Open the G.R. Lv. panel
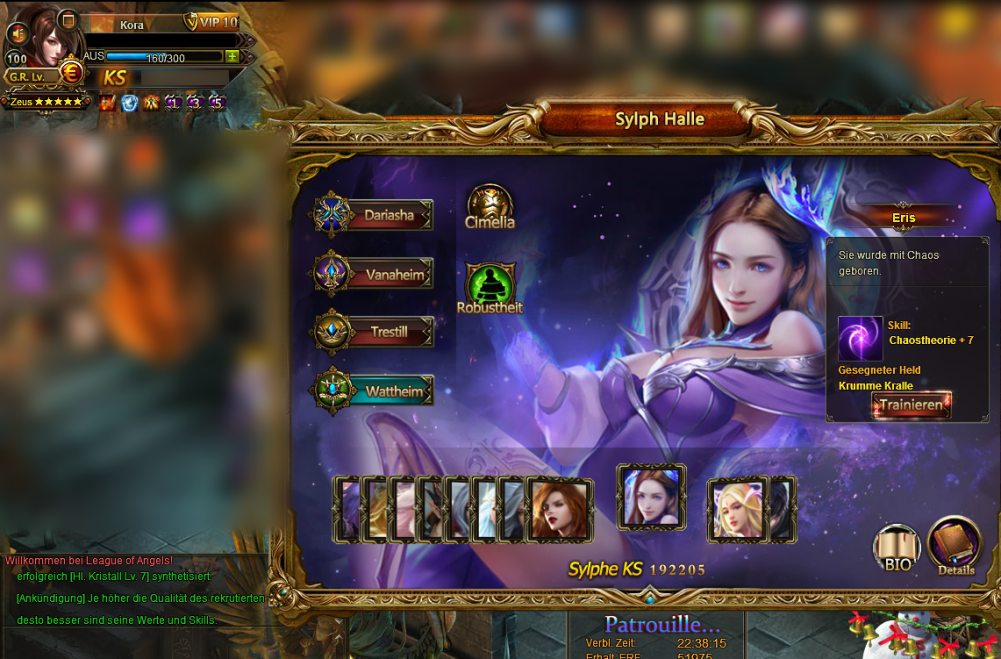The height and width of the screenshot is (659, 1001). pos(27,76)
